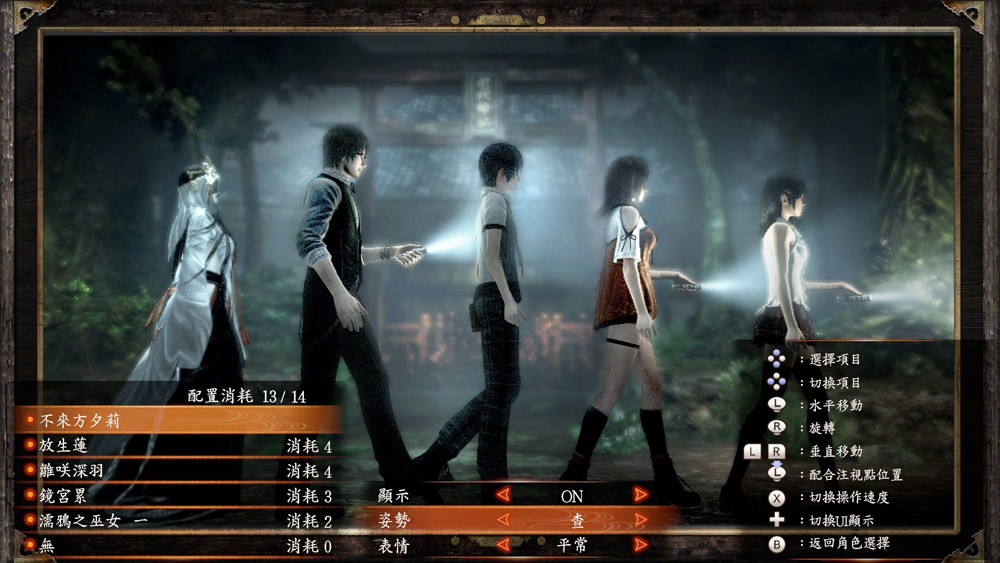Select the 雛咲深羽 list entry
The width and height of the screenshot is (1000, 563).
180,470
